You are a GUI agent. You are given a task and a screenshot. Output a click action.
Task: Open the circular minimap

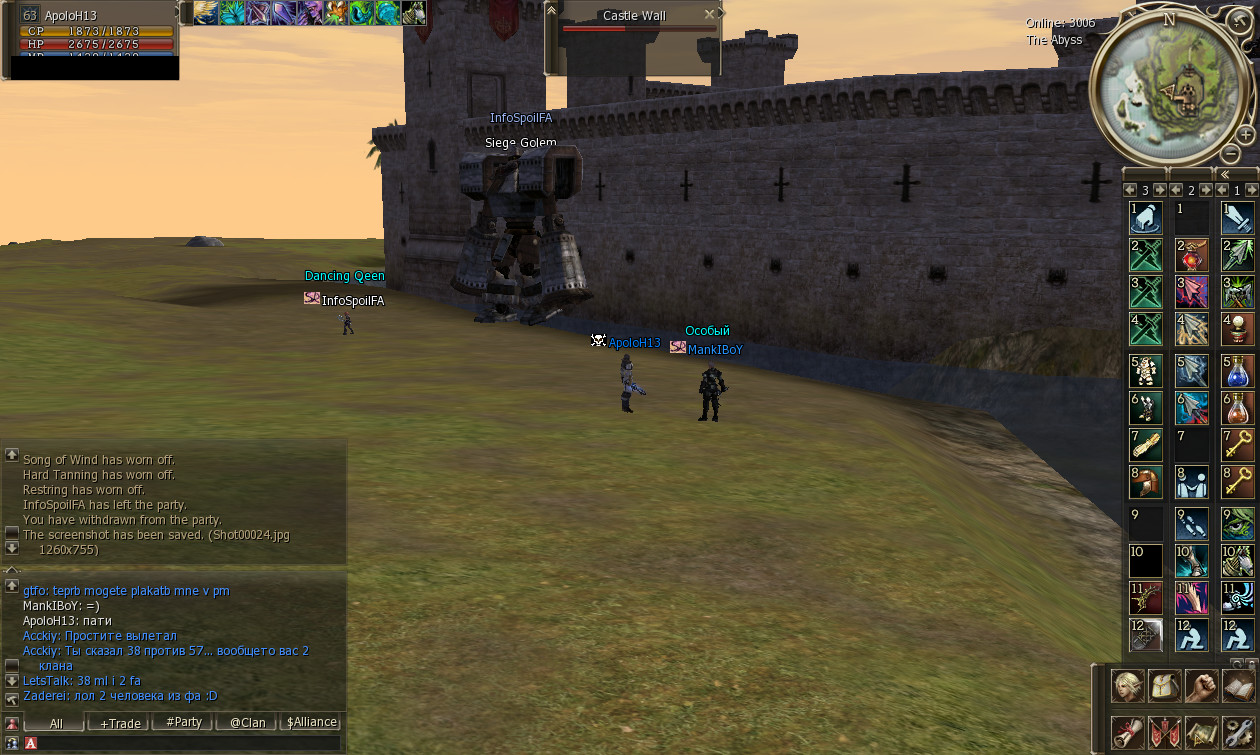tap(1171, 86)
